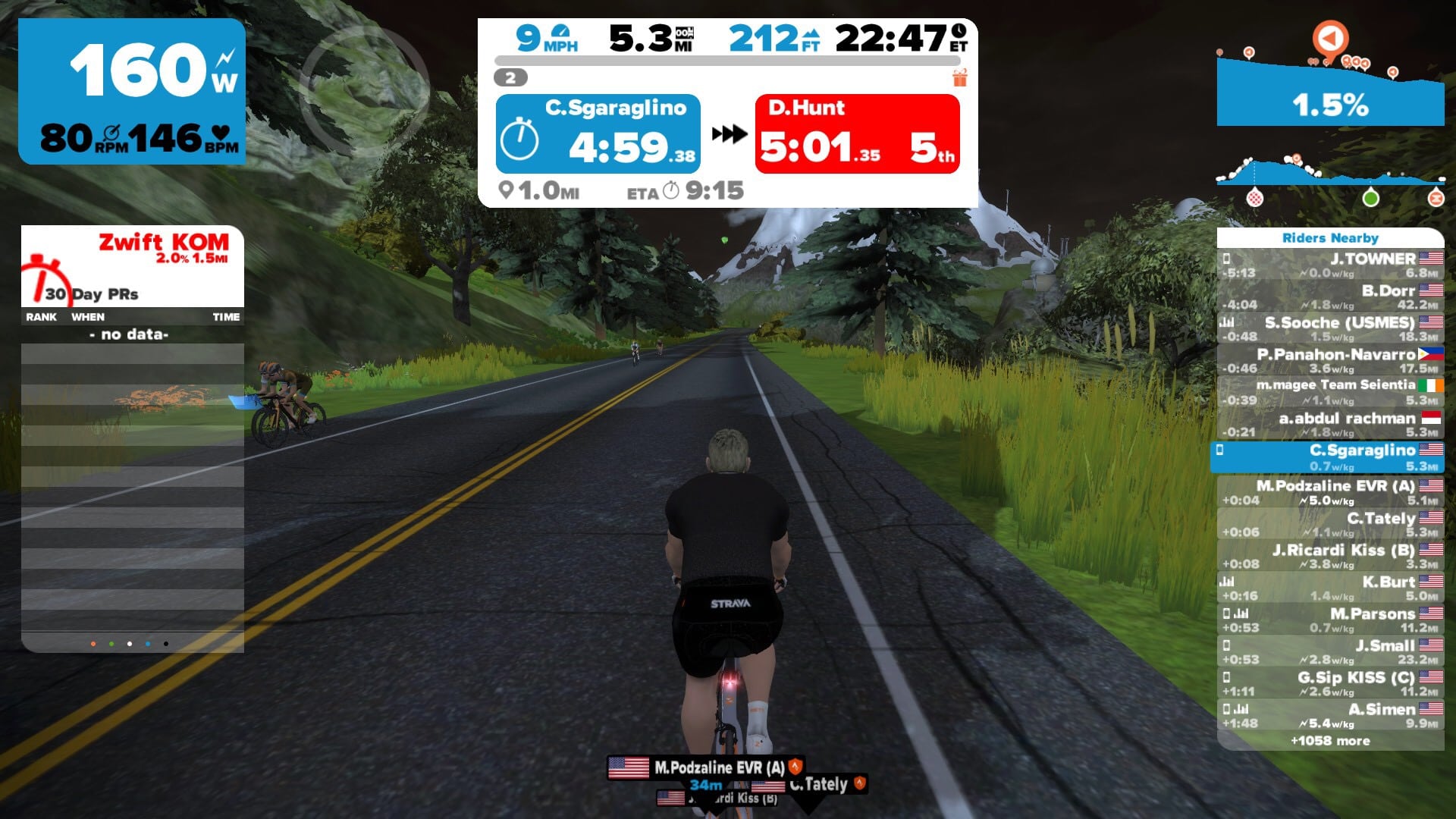1456x819 pixels.
Task: Select J.Ricardi Kiss (B) rider row
Action: [1330, 556]
